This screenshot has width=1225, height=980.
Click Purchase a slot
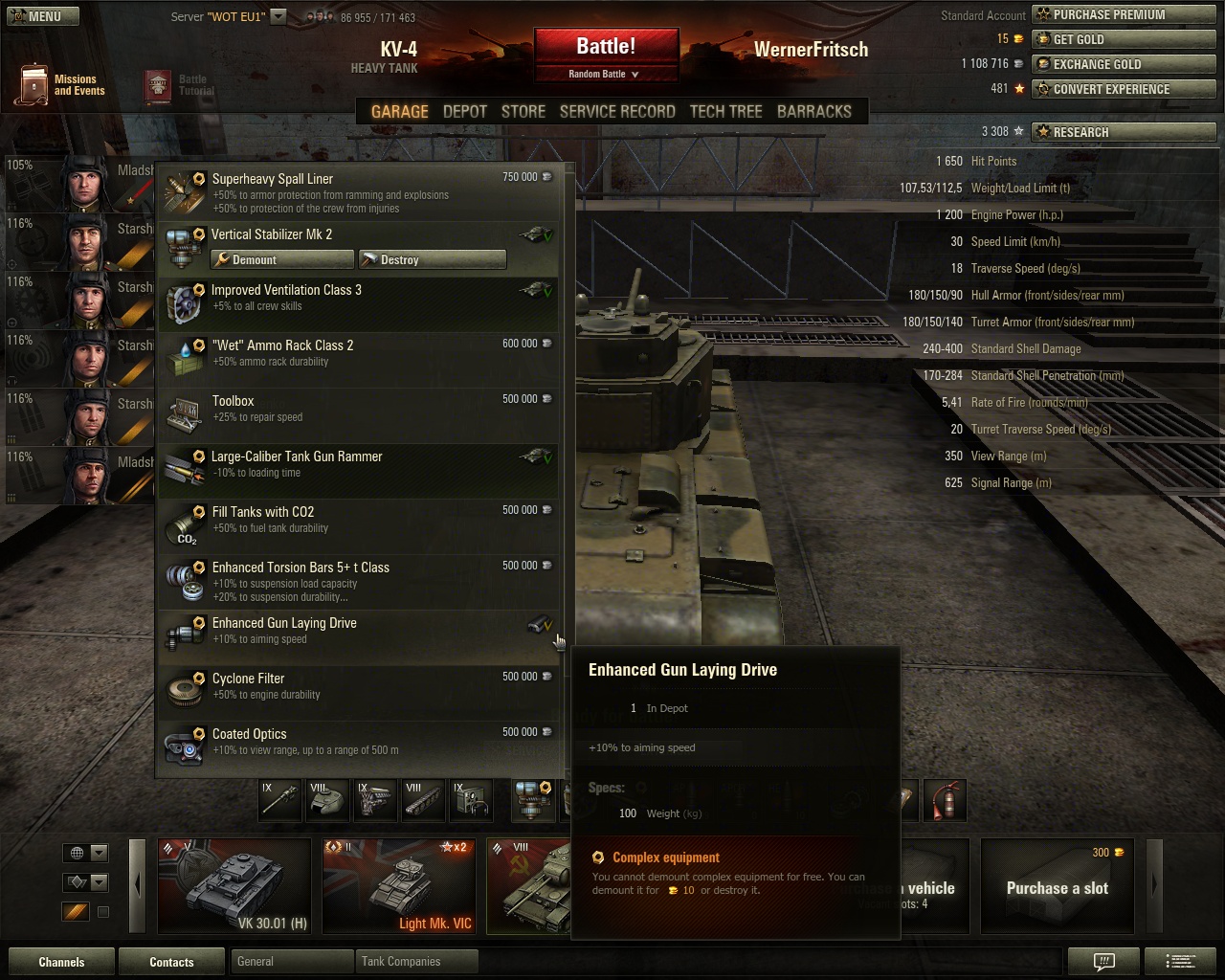click(x=1057, y=886)
